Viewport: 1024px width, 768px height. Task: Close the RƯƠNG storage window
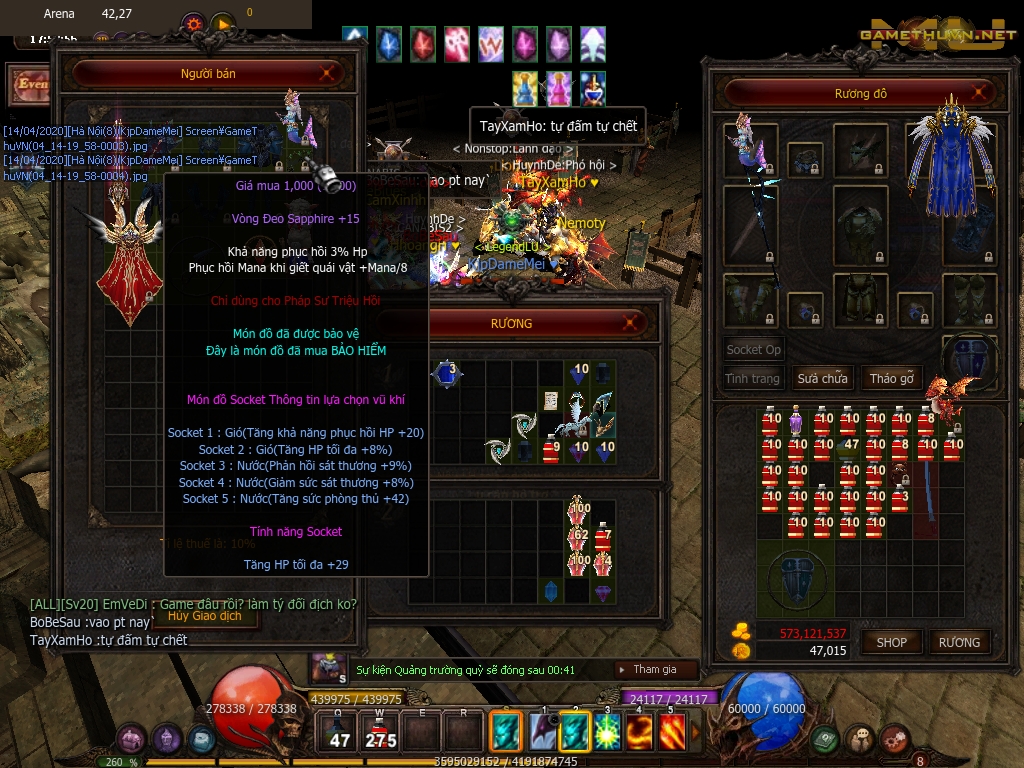click(x=631, y=323)
